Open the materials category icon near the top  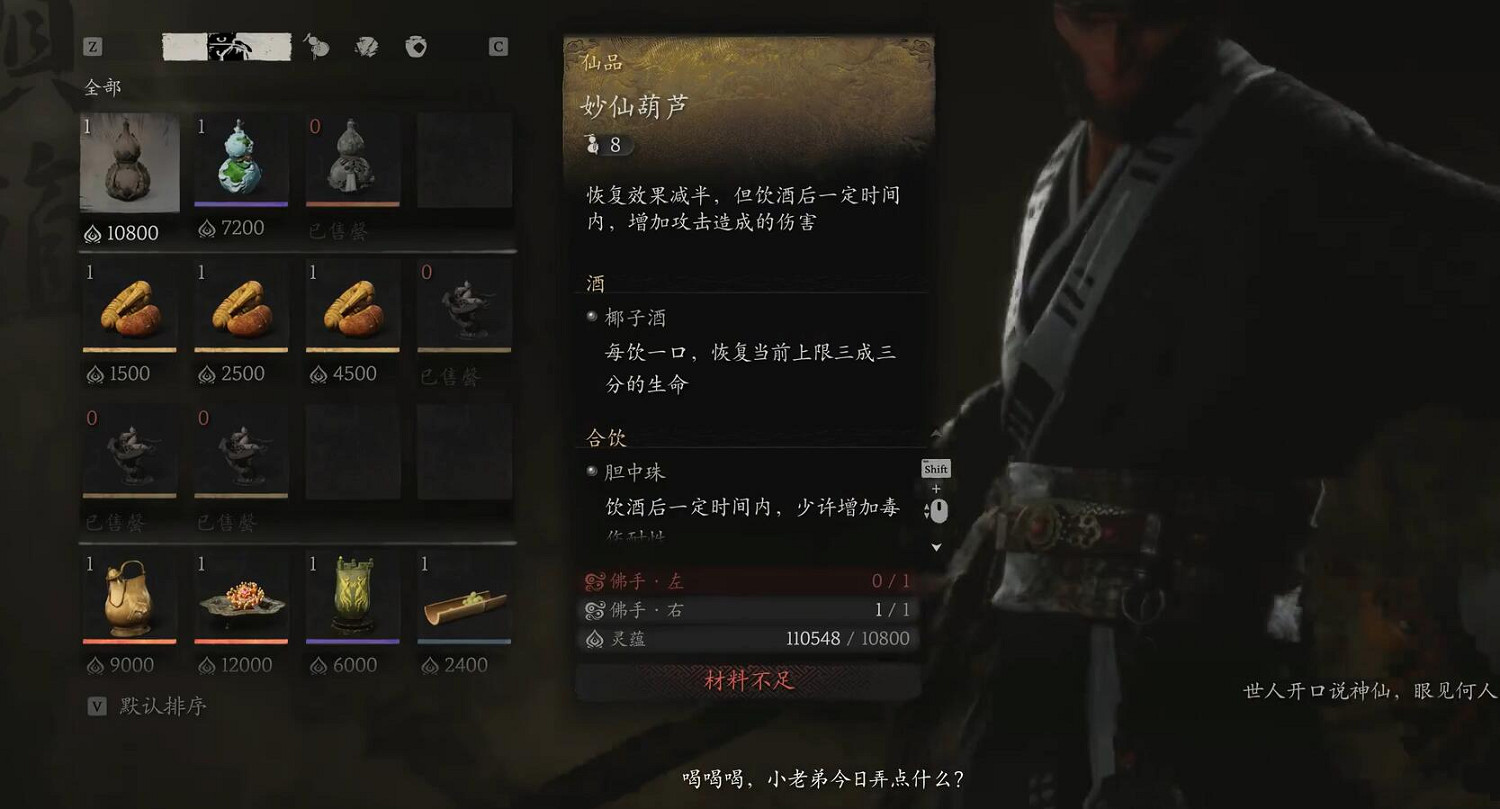click(369, 46)
